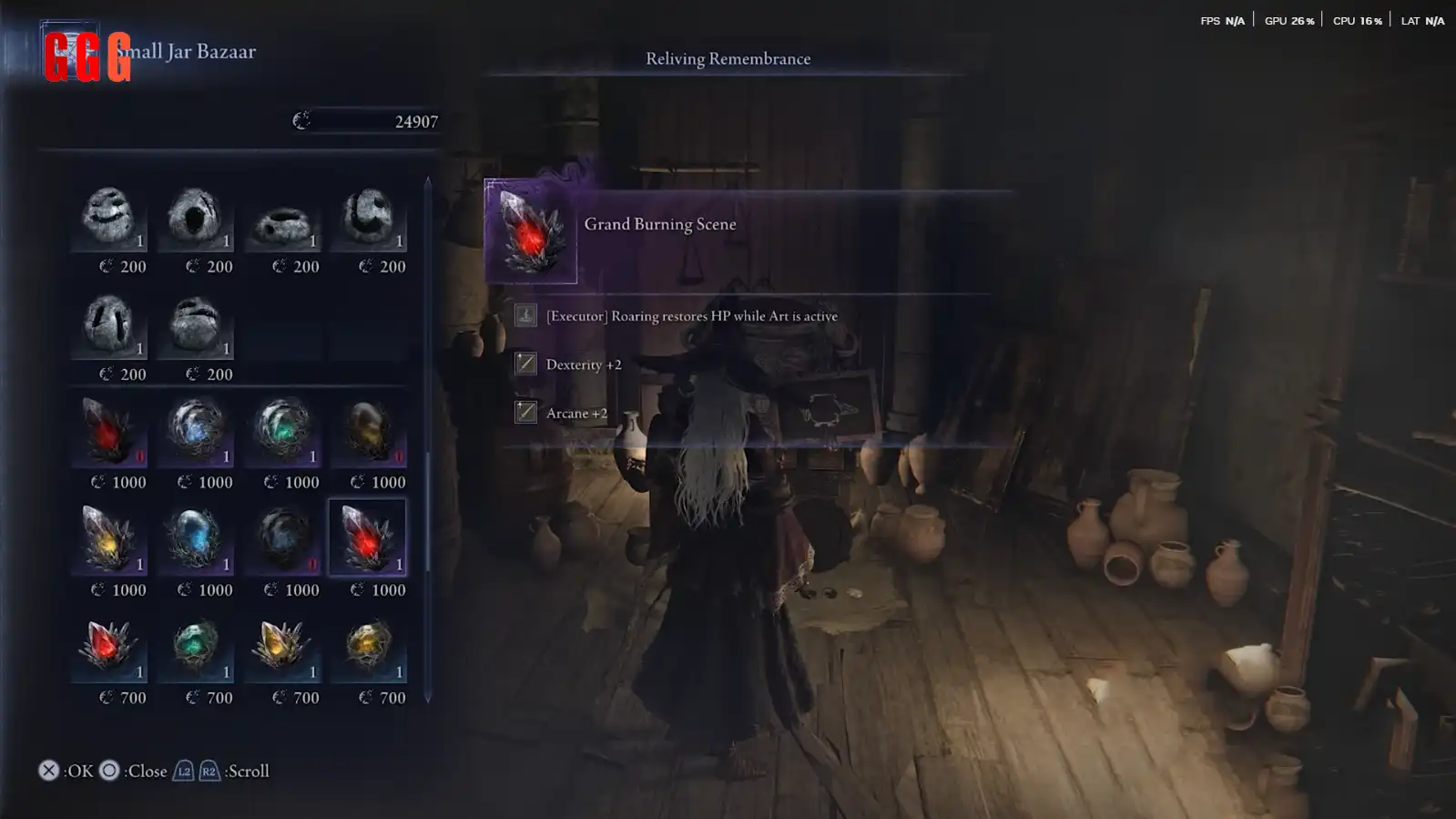Viewport: 1456px width, 819px height.
Task: Choose the green swirl relic for 1000
Action: [x=282, y=430]
